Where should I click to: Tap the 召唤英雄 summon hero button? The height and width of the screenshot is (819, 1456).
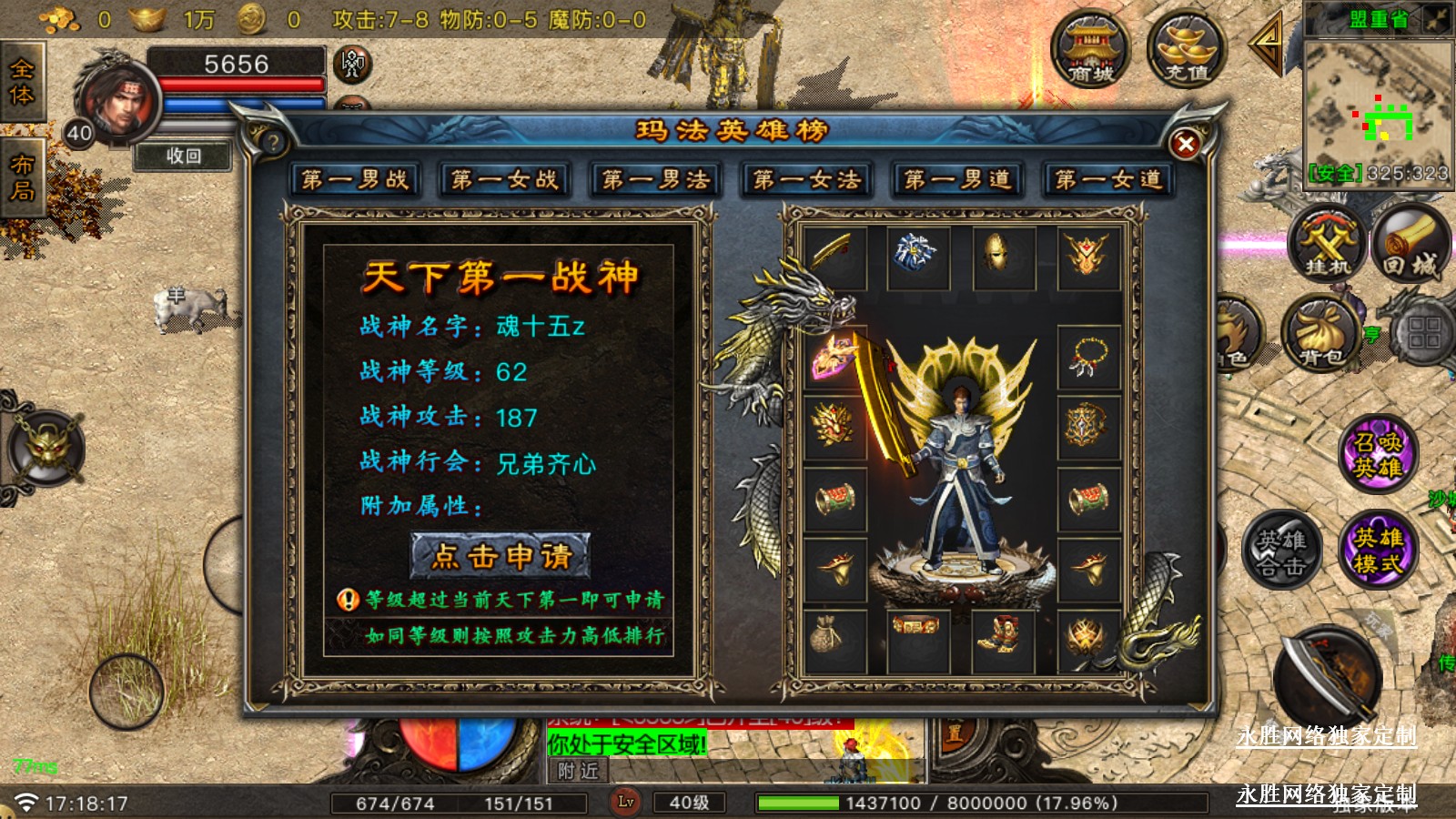point(1378,455)
